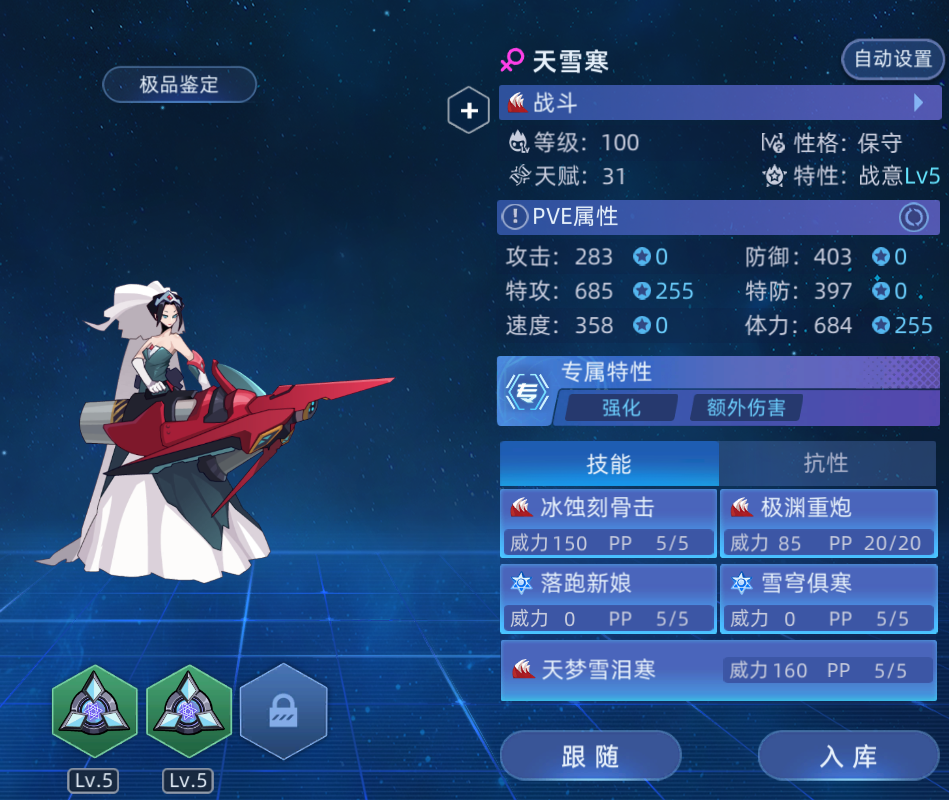949x800 pixels.
Task: Show info for PVE属性 exclamation icon
Action: pos(514,216)
